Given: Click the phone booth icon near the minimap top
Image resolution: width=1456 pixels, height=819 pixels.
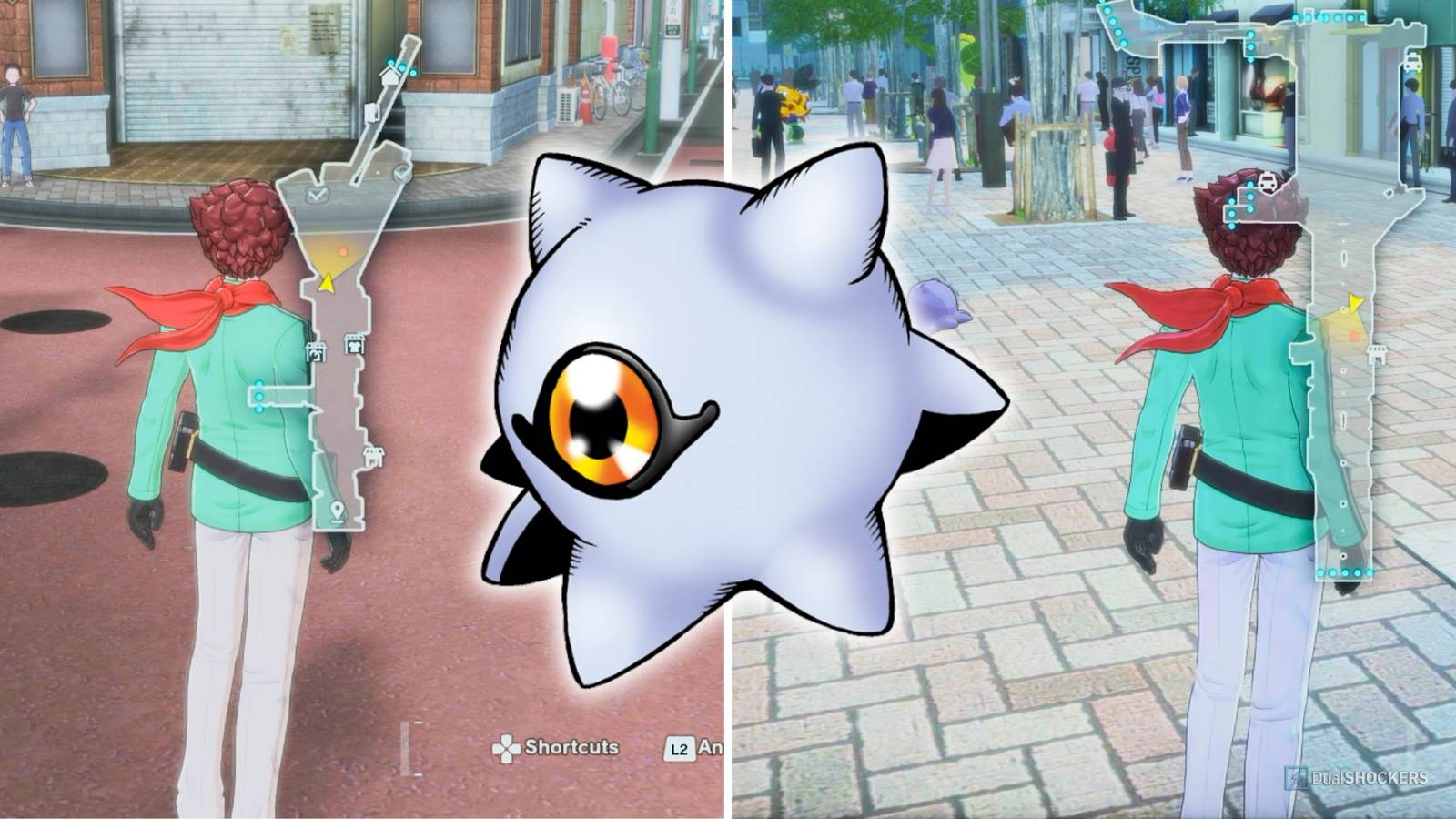Looking at the screenshot, I should (x=370, y=113).
